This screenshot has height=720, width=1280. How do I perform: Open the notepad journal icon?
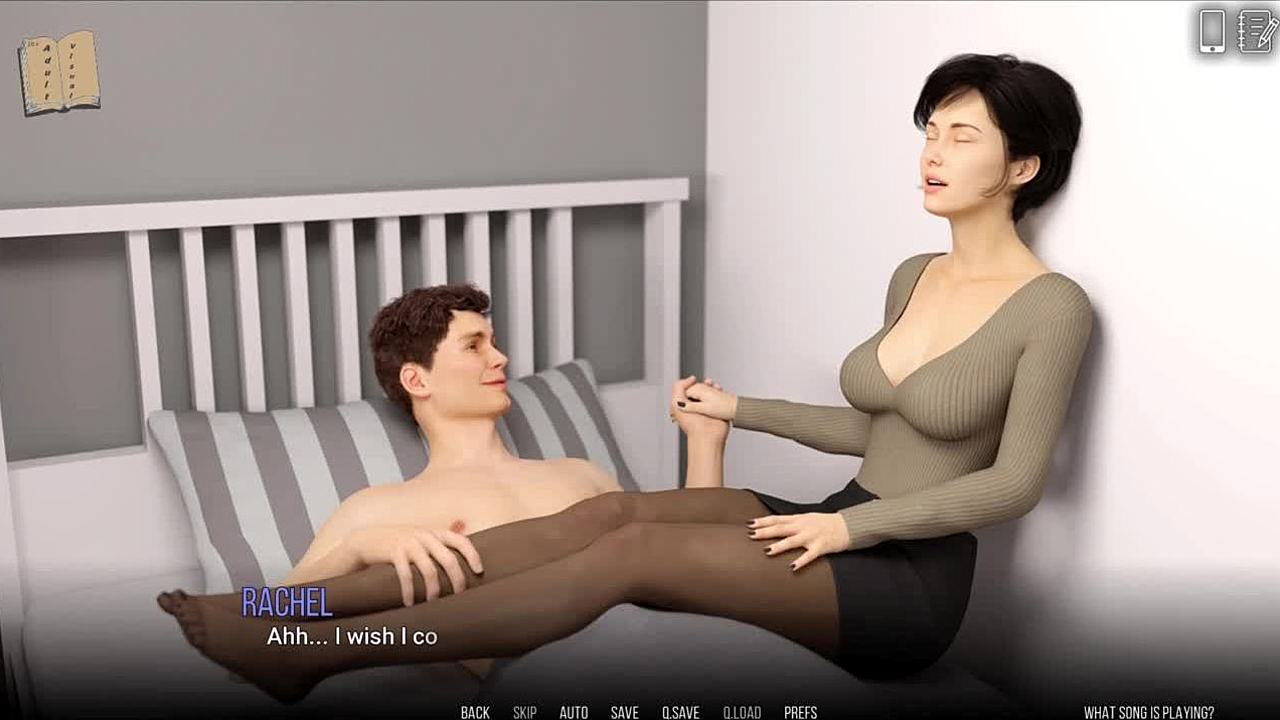(x=1255, y=31)
